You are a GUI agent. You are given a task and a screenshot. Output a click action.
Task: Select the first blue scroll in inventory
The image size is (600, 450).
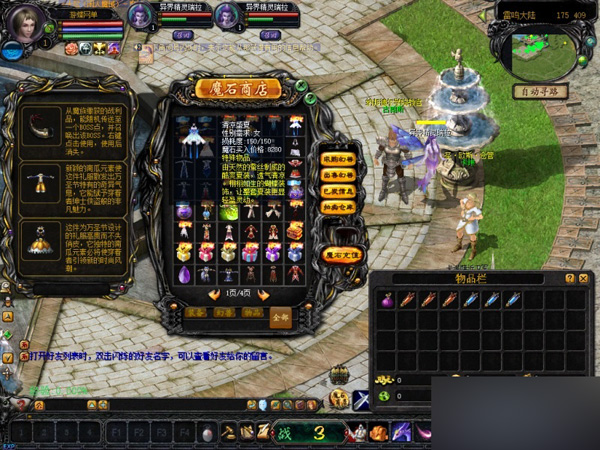click(470, 299)
